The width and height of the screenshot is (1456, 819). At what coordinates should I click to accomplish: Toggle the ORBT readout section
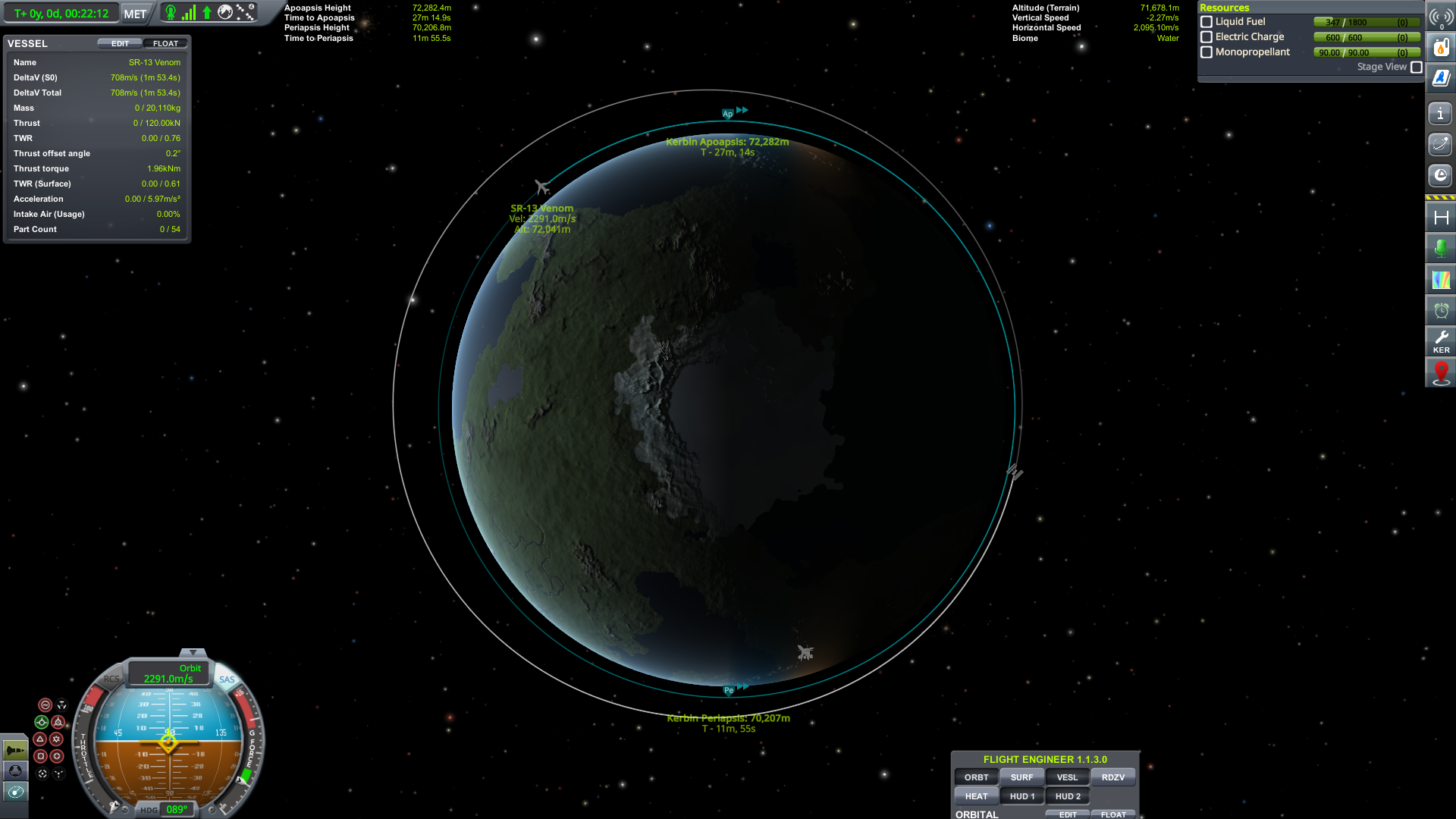coord(976,777)
